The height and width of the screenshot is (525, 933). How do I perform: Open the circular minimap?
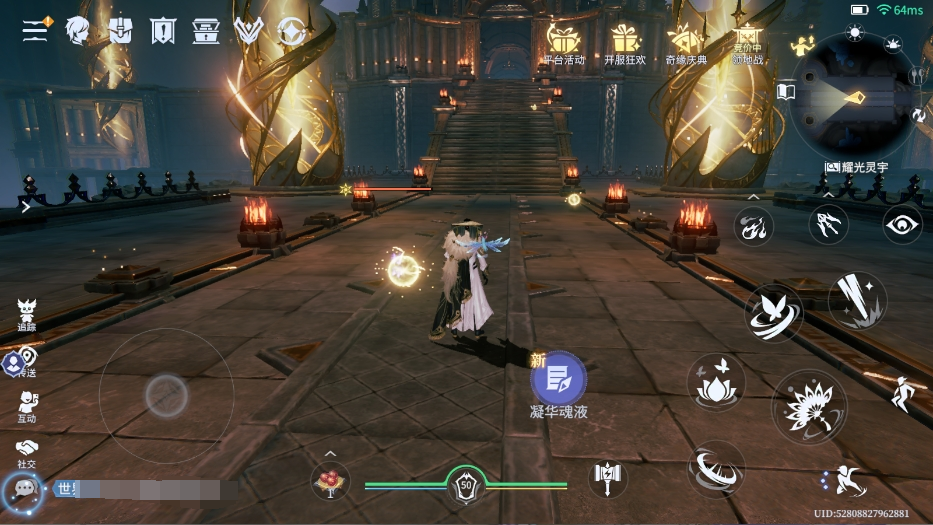pos(854,98)
